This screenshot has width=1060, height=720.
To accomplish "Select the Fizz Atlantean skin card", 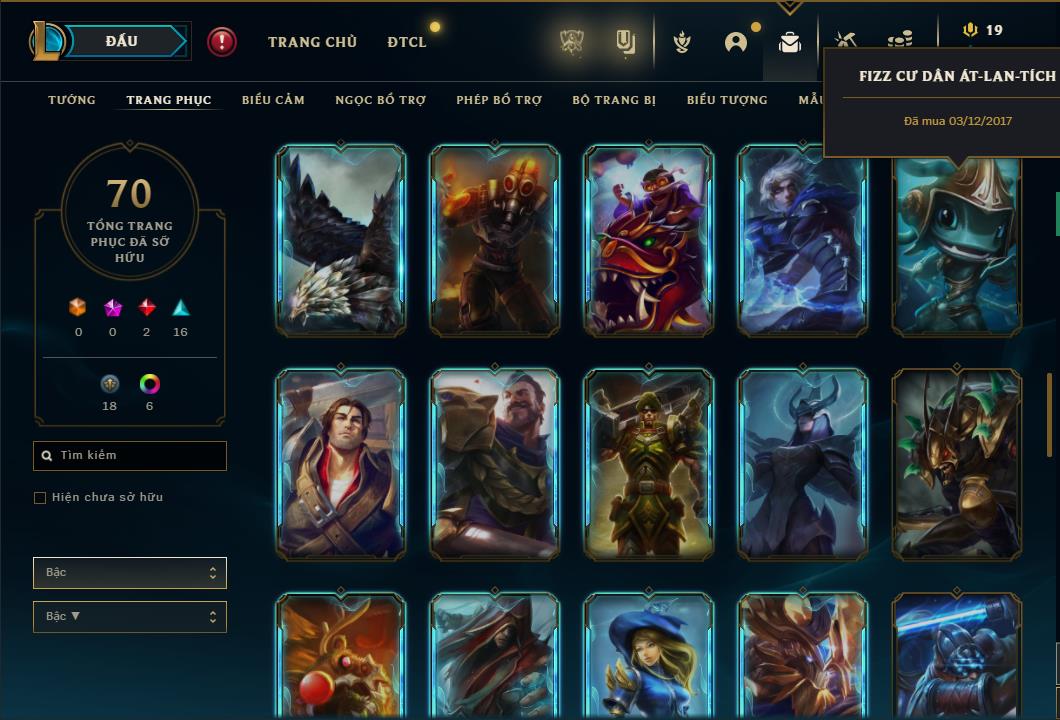I will click(x=957, y=245).
